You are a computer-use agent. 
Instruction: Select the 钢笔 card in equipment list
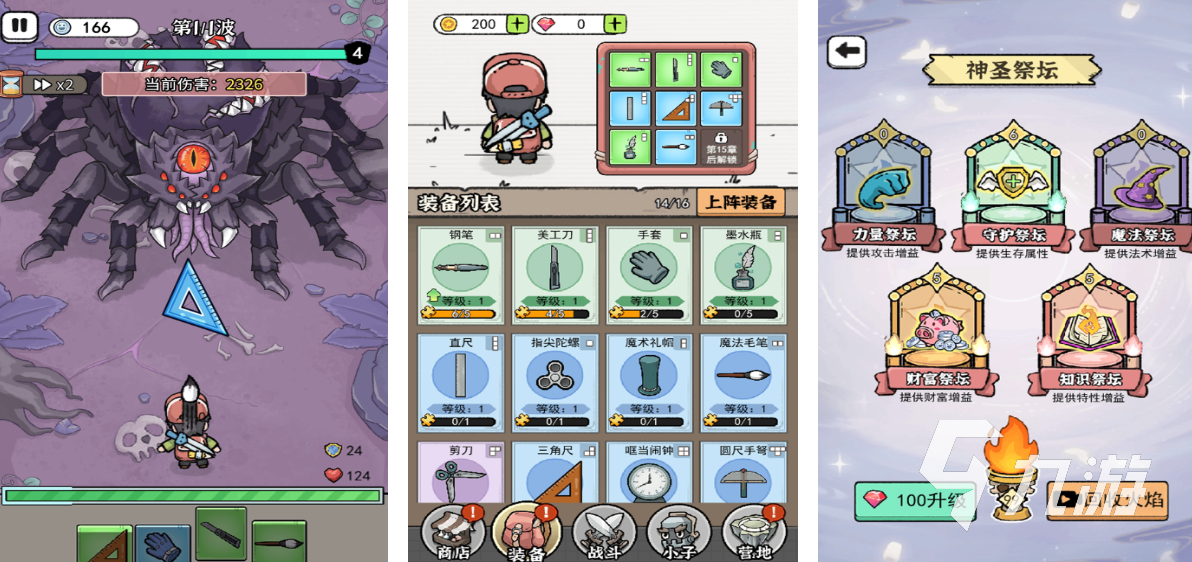[x=460, y=272]
